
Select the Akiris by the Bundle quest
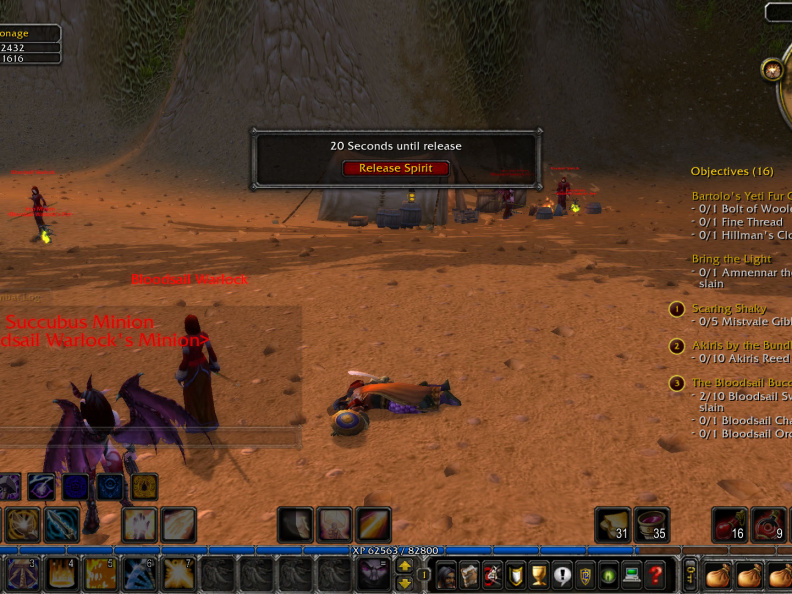coord(740,346)
